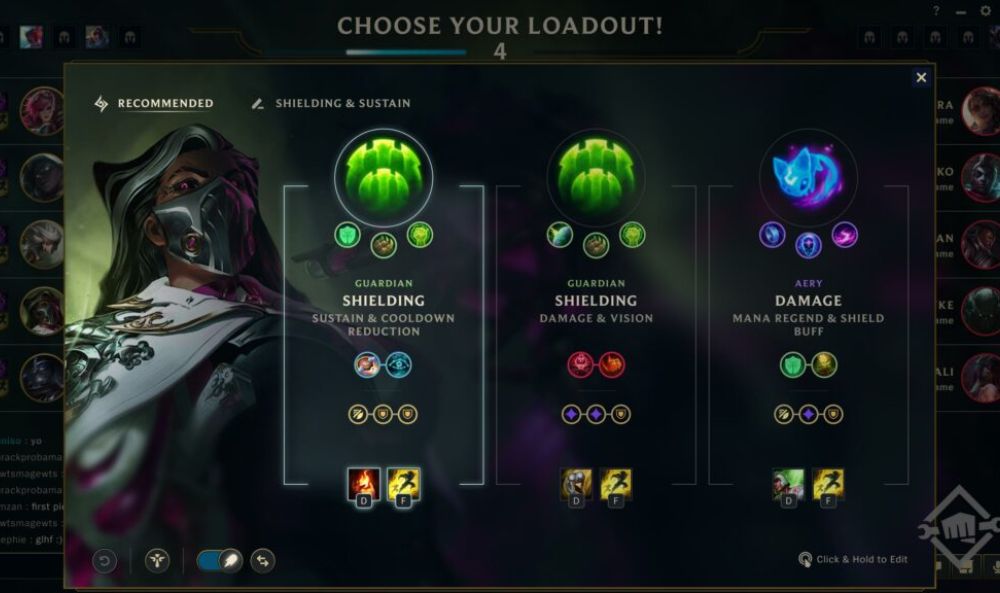The image size is (1000, 593).
Task: Minimize the game client window
Action: tap(961, 11)
